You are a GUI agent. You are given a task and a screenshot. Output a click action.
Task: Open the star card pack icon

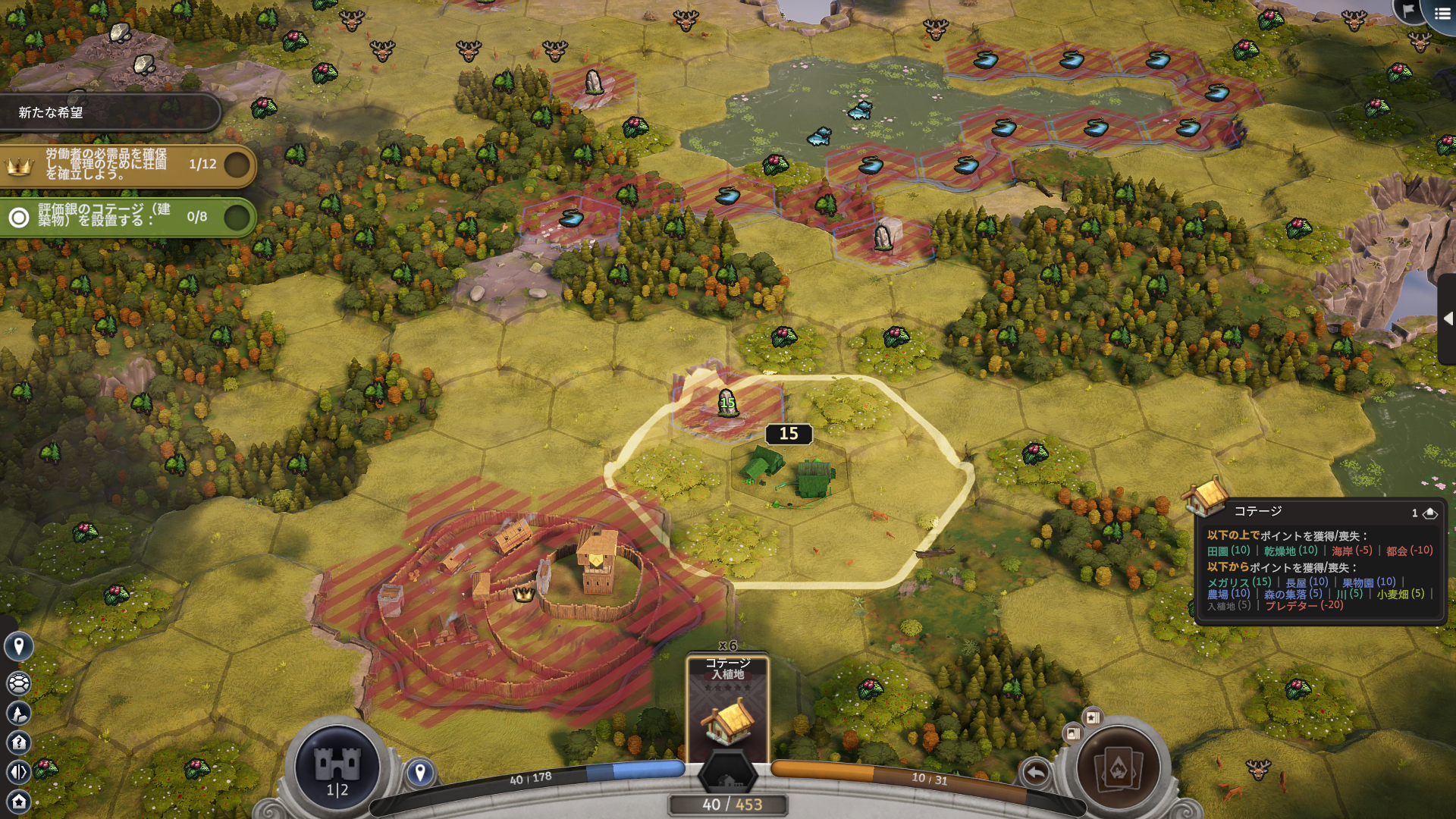click(x=1093, y=717)
